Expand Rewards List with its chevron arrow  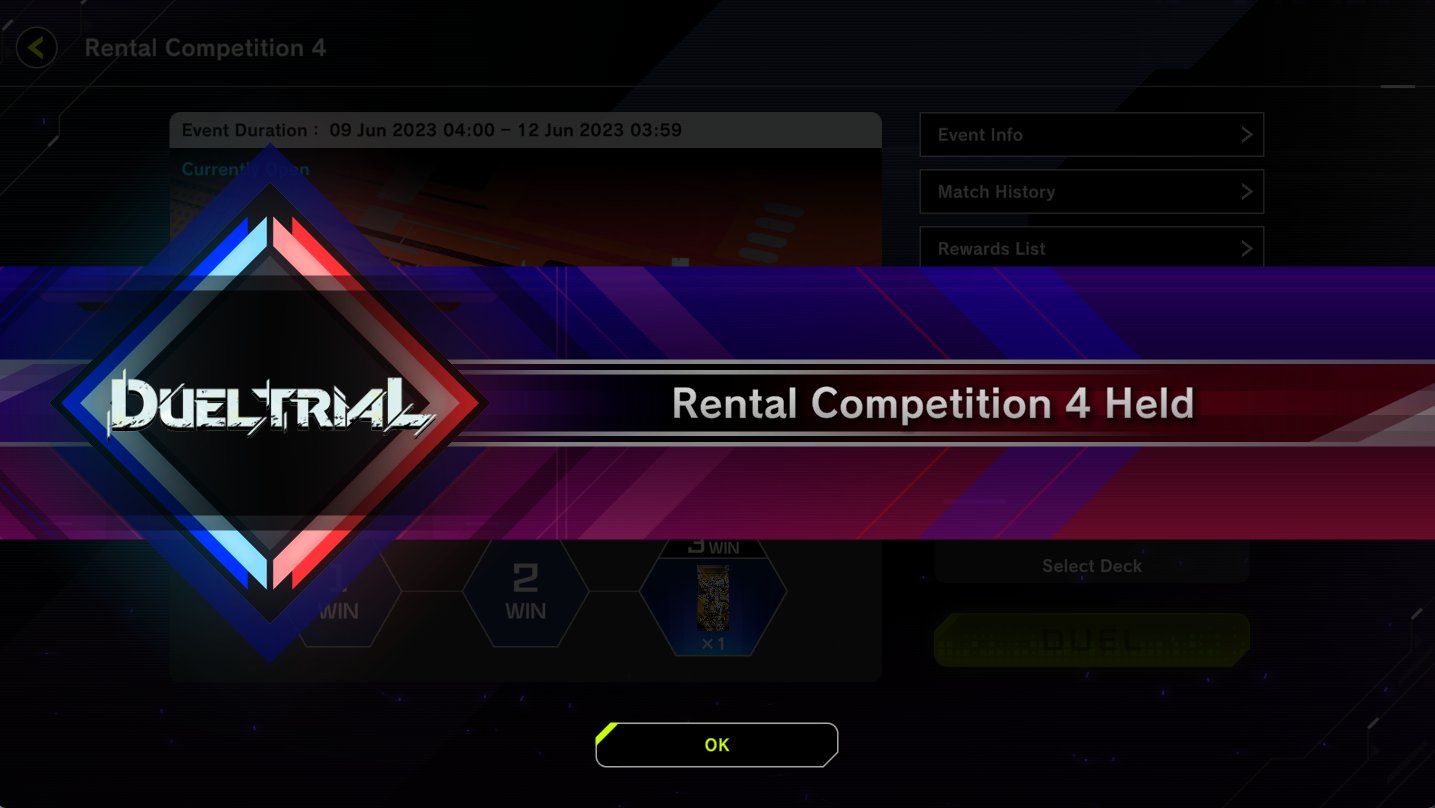pos(1245,248)
